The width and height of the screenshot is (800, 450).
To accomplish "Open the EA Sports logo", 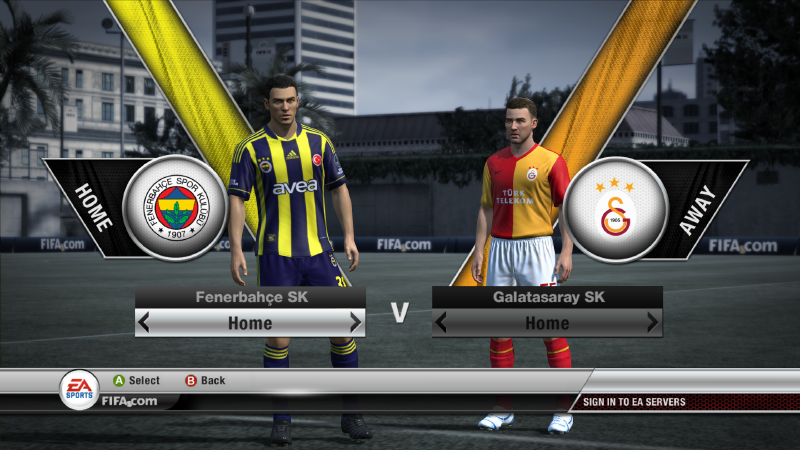I will pos(79,389).
